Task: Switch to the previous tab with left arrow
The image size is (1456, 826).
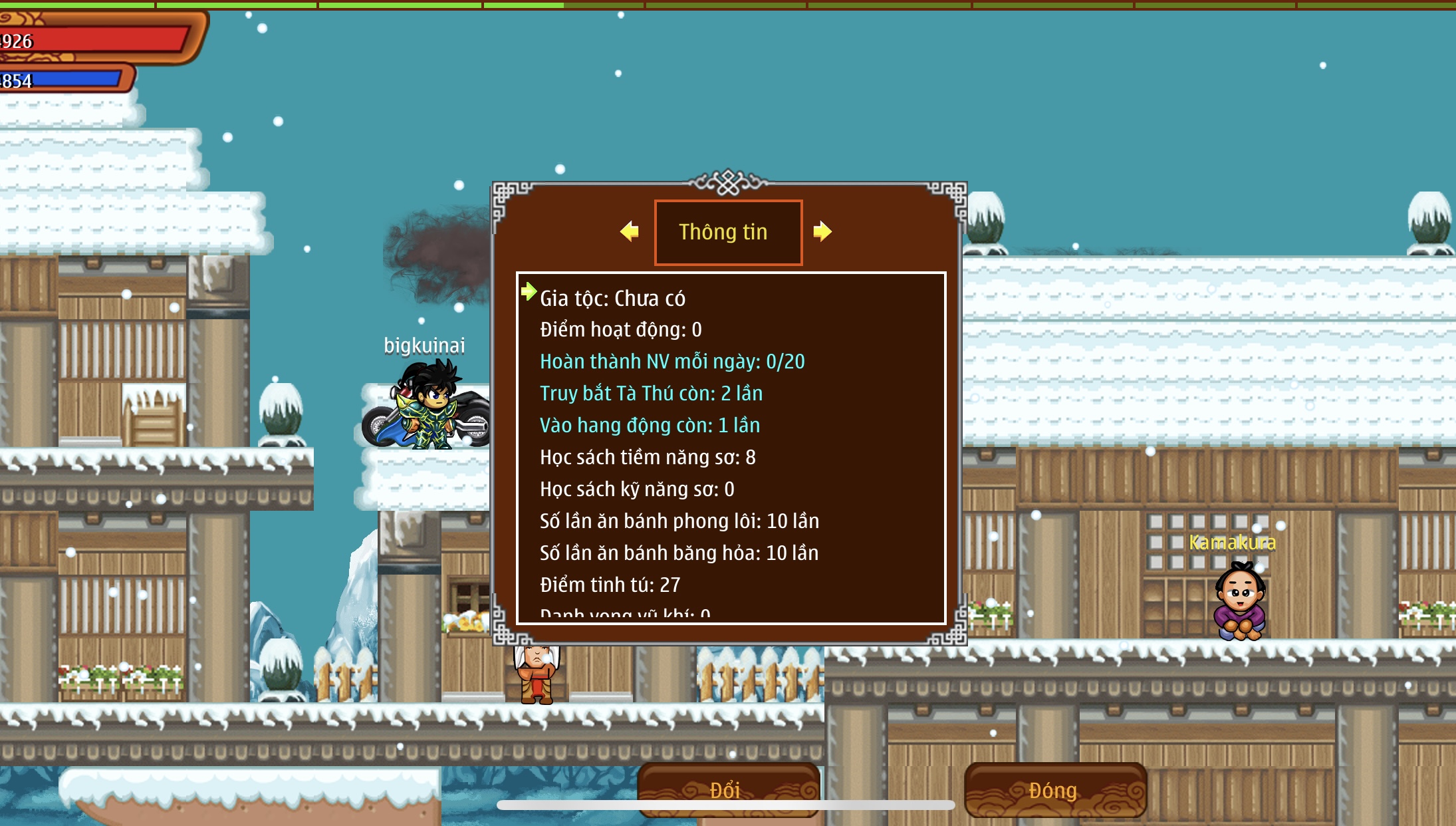Action: pos(629,231)
